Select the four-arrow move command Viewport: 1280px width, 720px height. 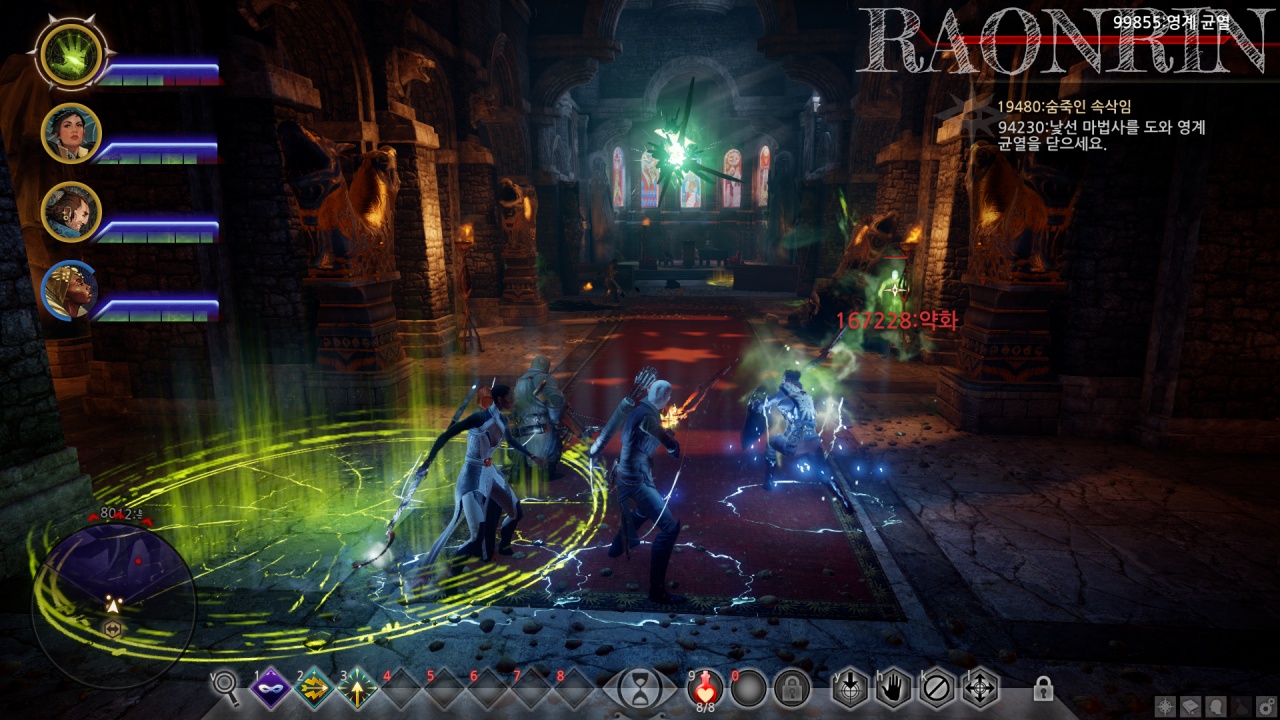pyautogui.click(x=980, y=688)
